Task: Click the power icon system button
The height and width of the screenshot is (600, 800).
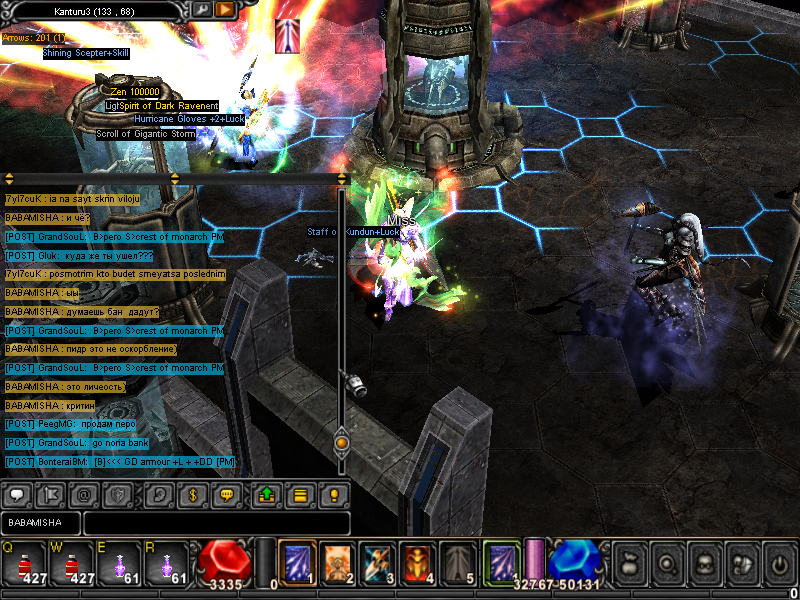Action: pyautogui.click(x=778, y=563)
